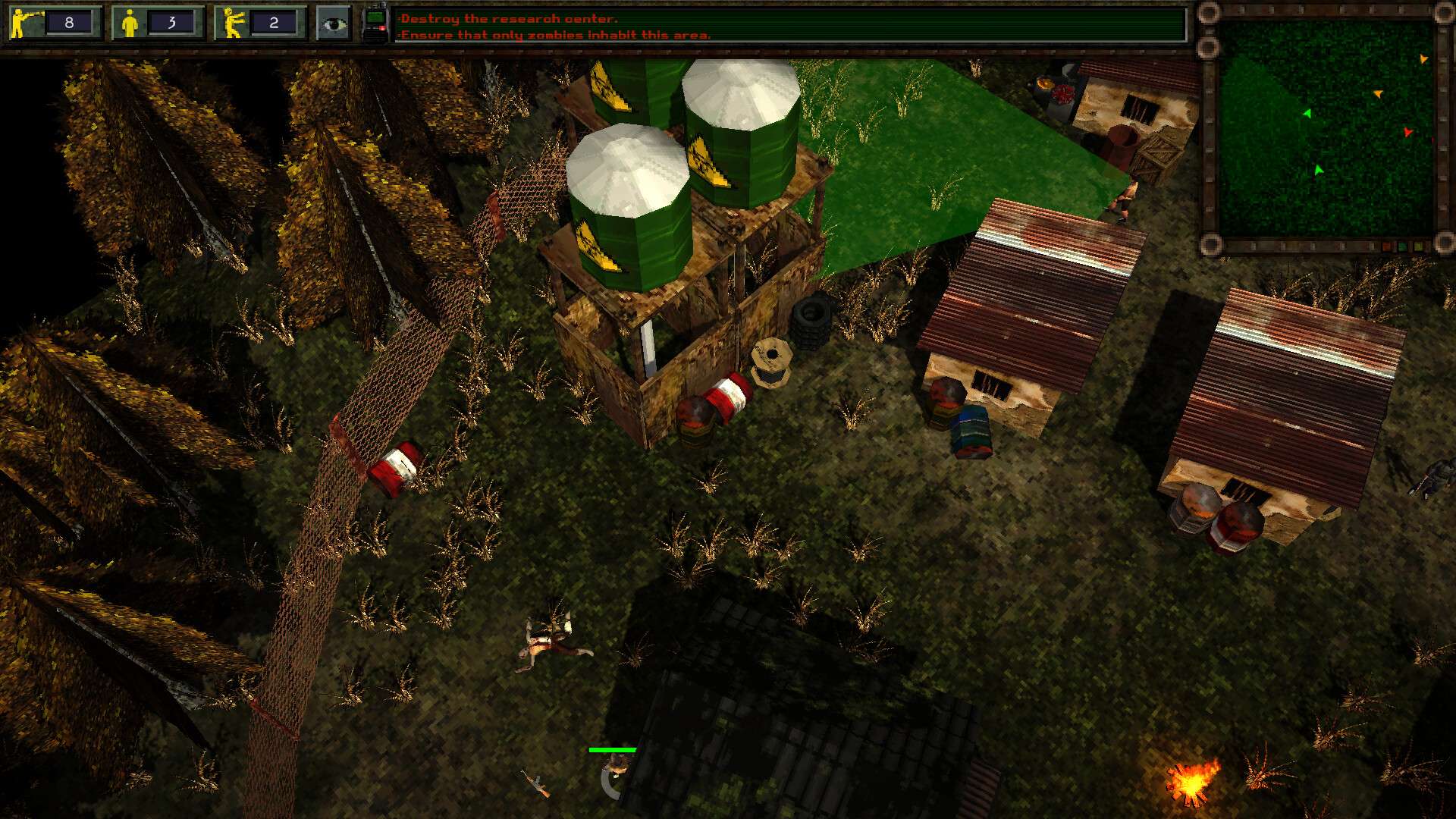Click the armed humans counter icon

[26, 23]
